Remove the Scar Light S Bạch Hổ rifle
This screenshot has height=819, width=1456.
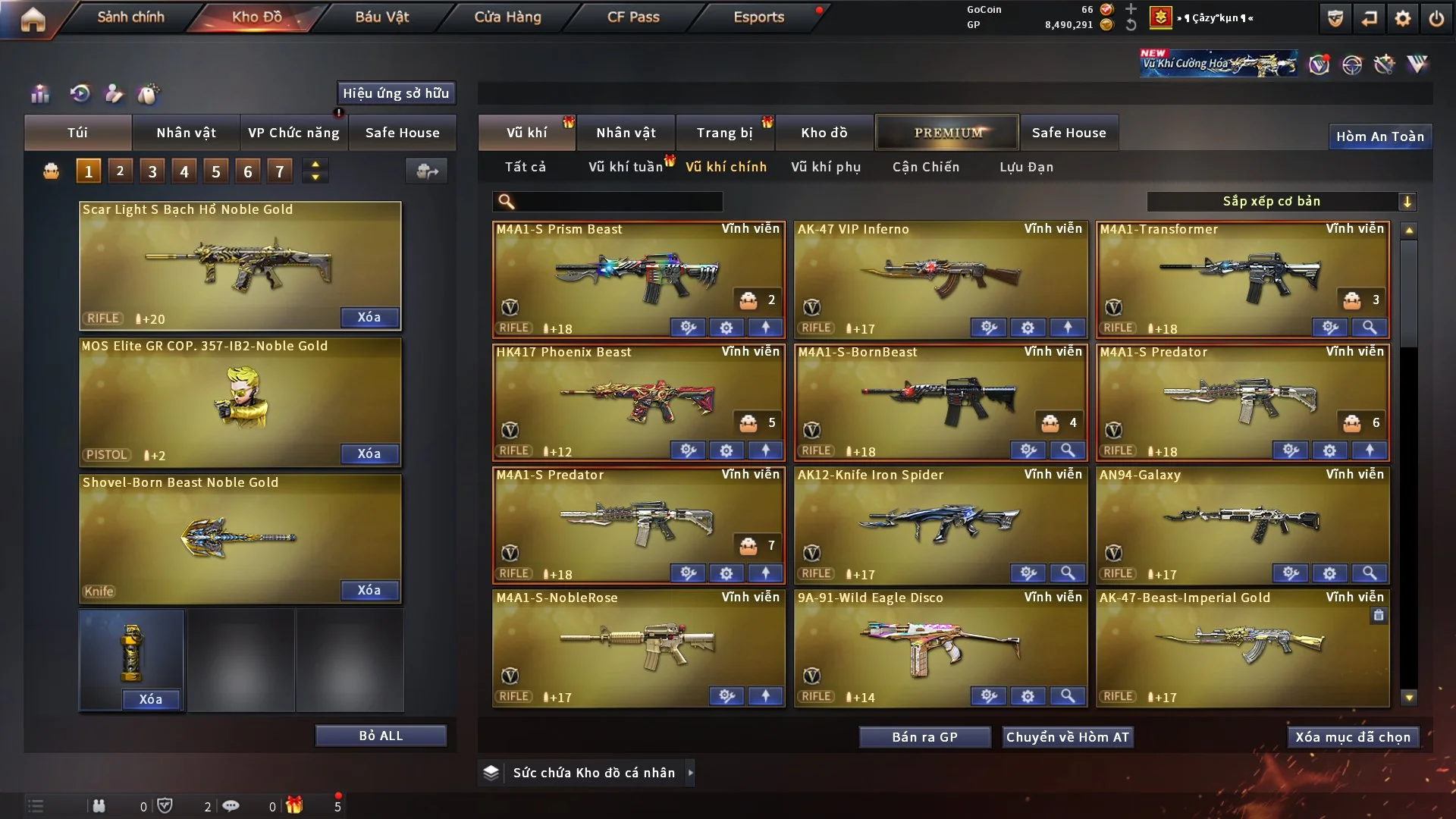(x=369, y=317)
